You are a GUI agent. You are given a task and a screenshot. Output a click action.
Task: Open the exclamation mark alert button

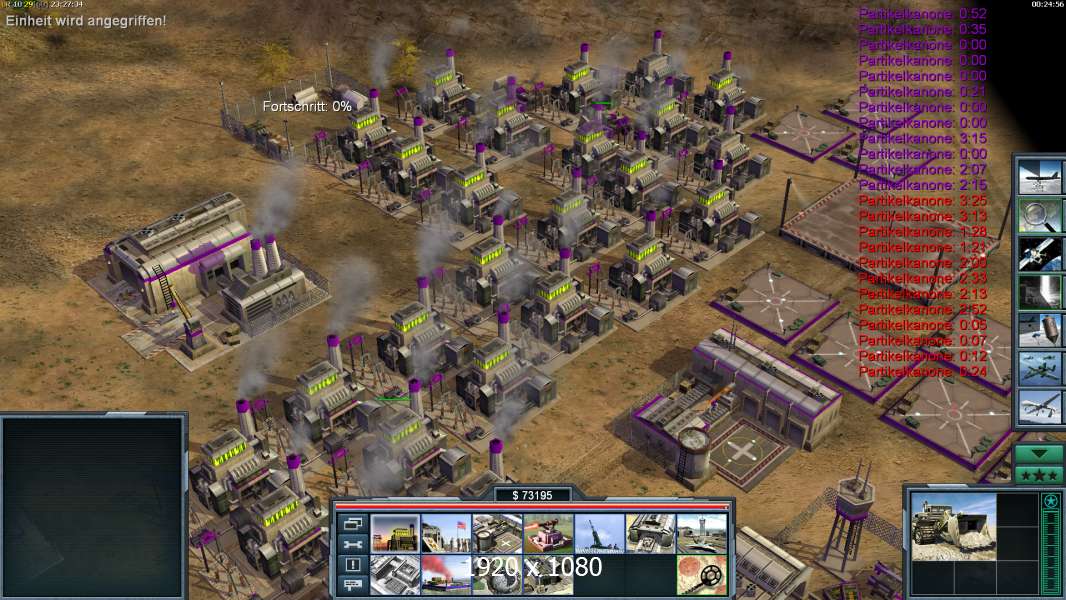(351, 565)
